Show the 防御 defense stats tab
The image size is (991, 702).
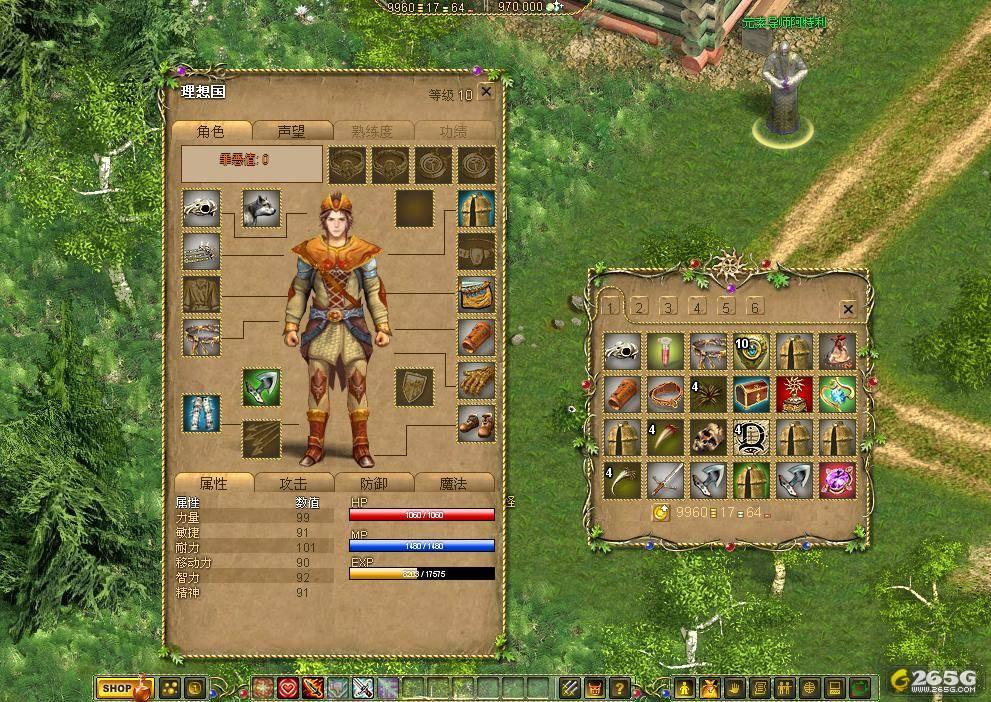(373, 483)
